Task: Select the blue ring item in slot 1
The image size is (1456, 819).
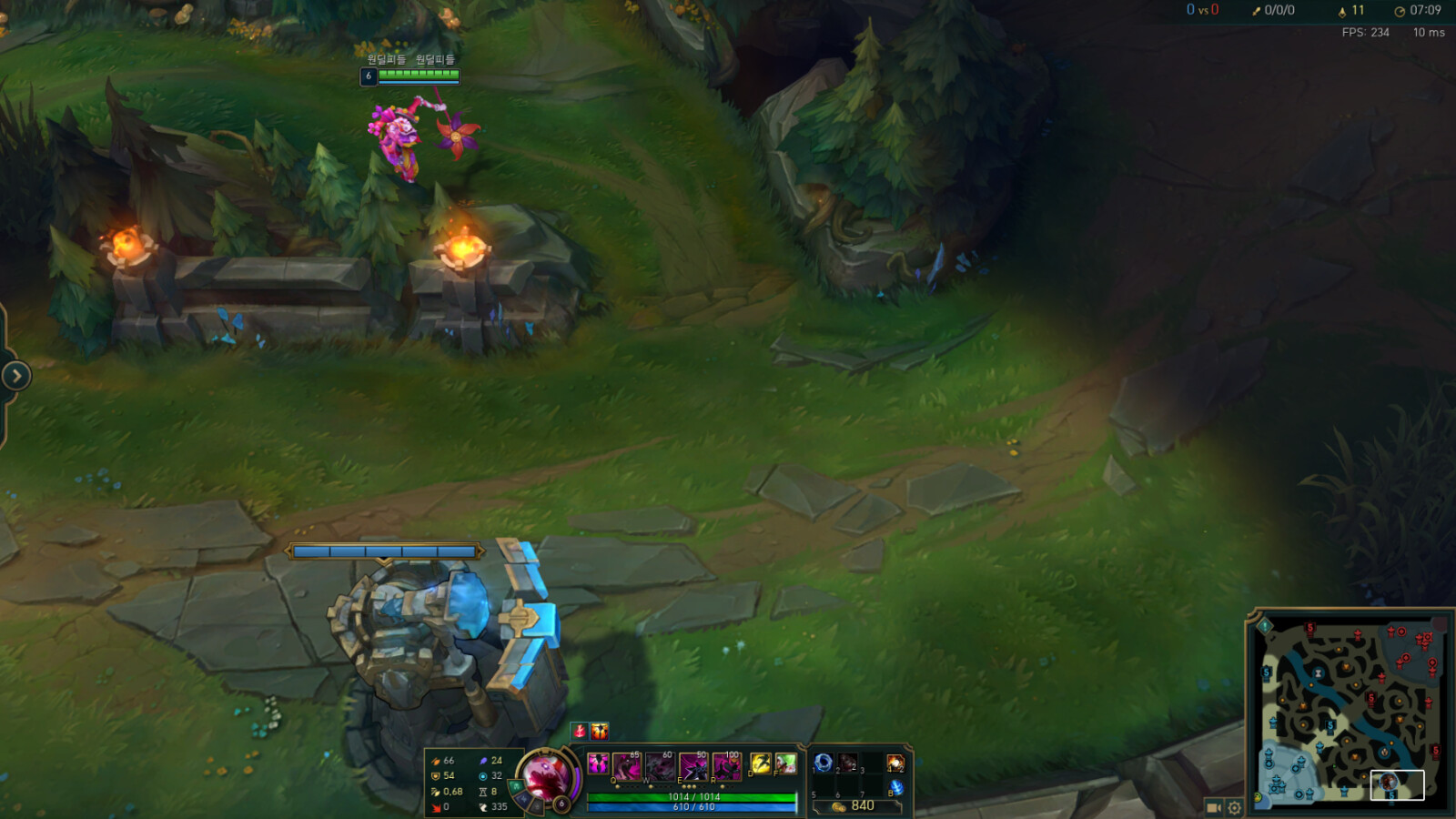Action: pos(824,763)
